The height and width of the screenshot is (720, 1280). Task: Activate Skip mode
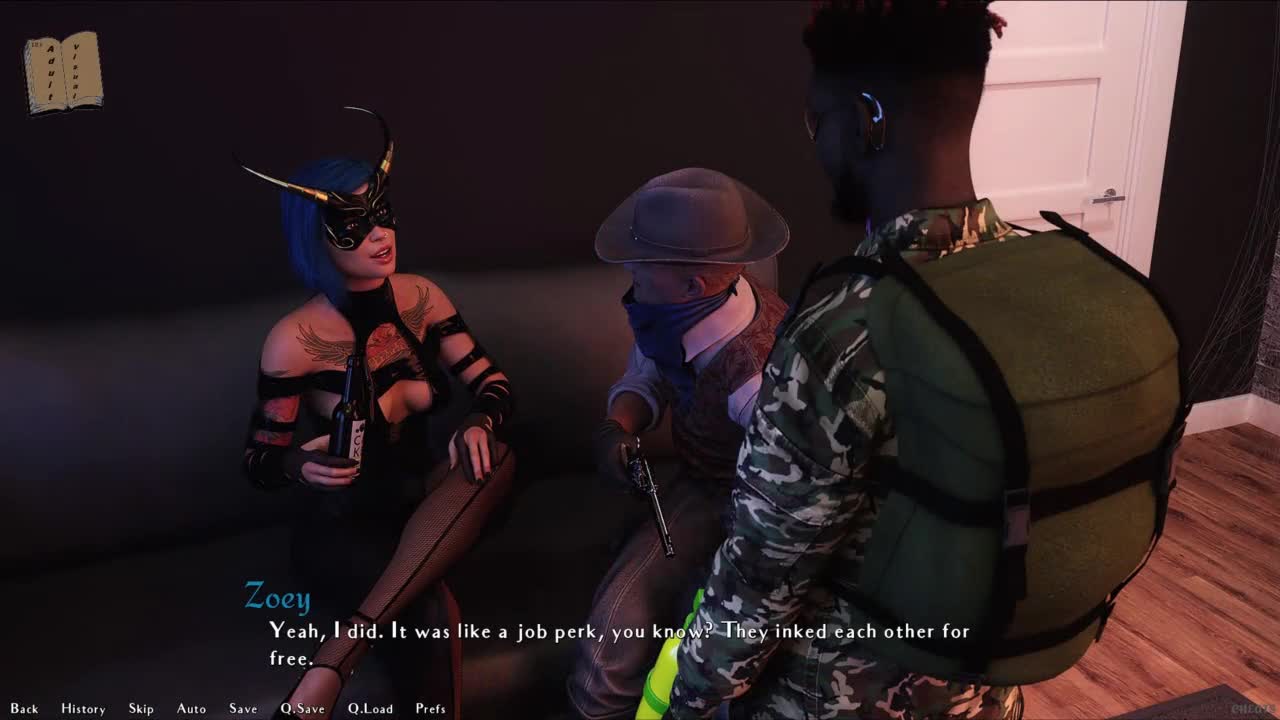(x=141, y=709)
